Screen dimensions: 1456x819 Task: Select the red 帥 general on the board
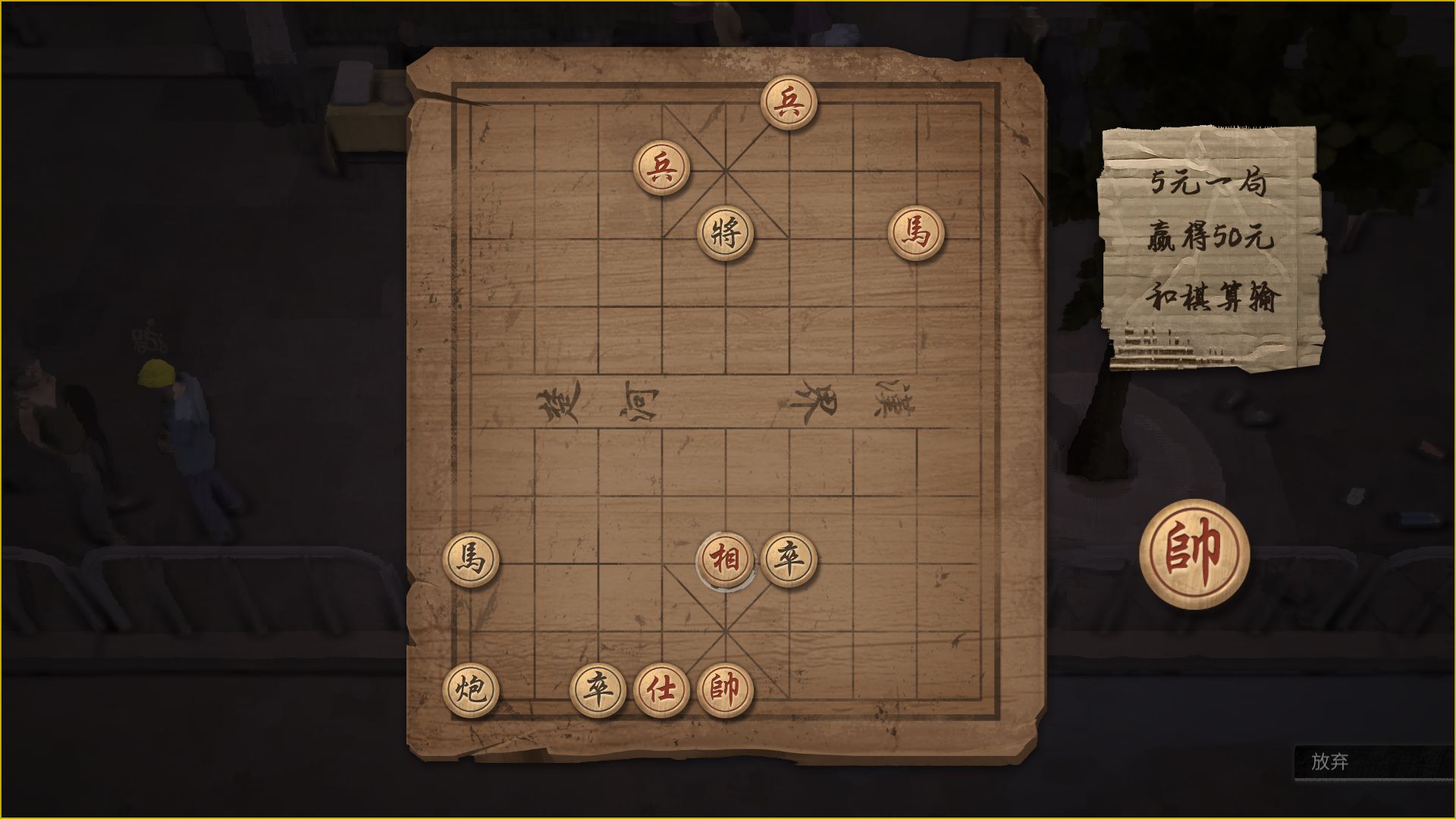point(724,689)
